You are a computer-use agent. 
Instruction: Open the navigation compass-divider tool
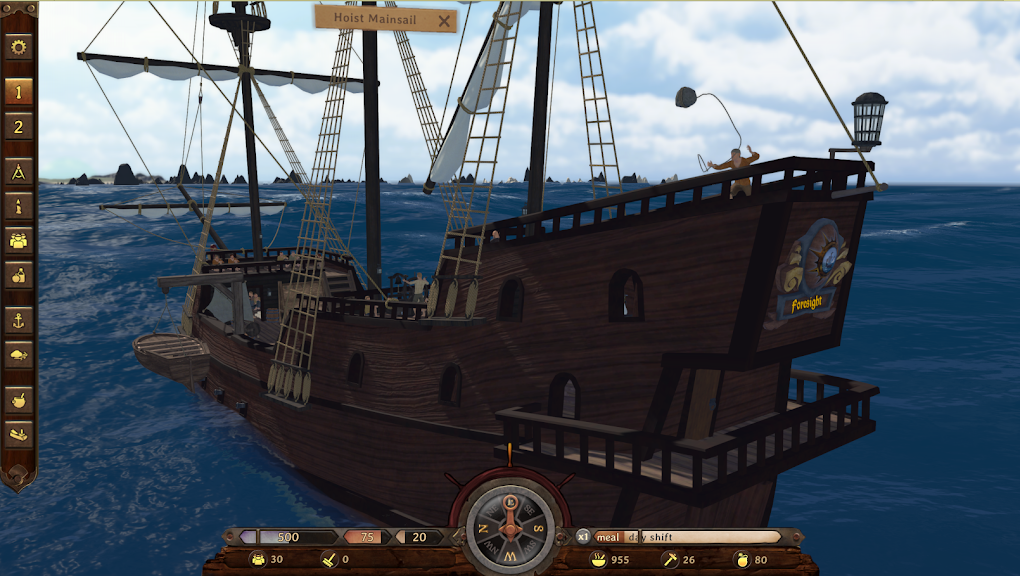(19, 172)
